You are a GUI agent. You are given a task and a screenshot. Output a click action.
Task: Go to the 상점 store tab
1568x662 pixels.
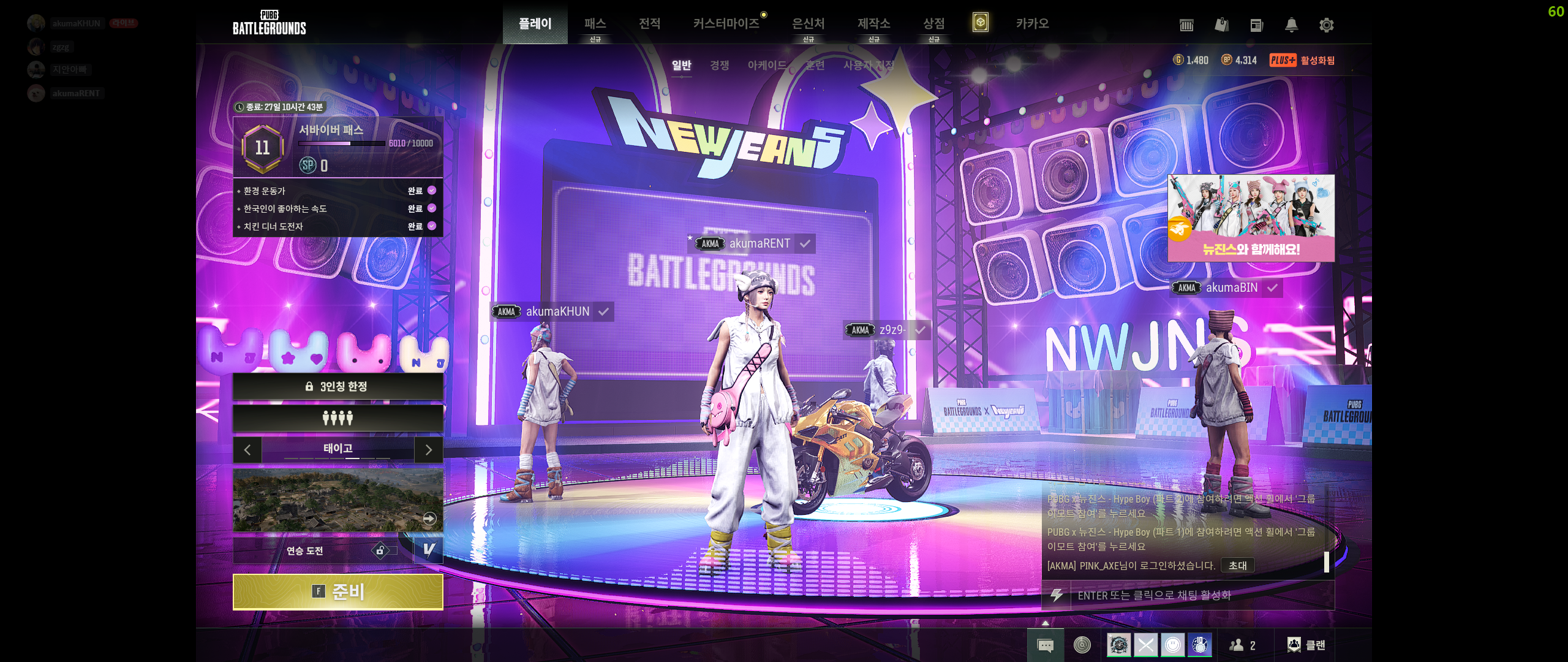click(933, 25)
